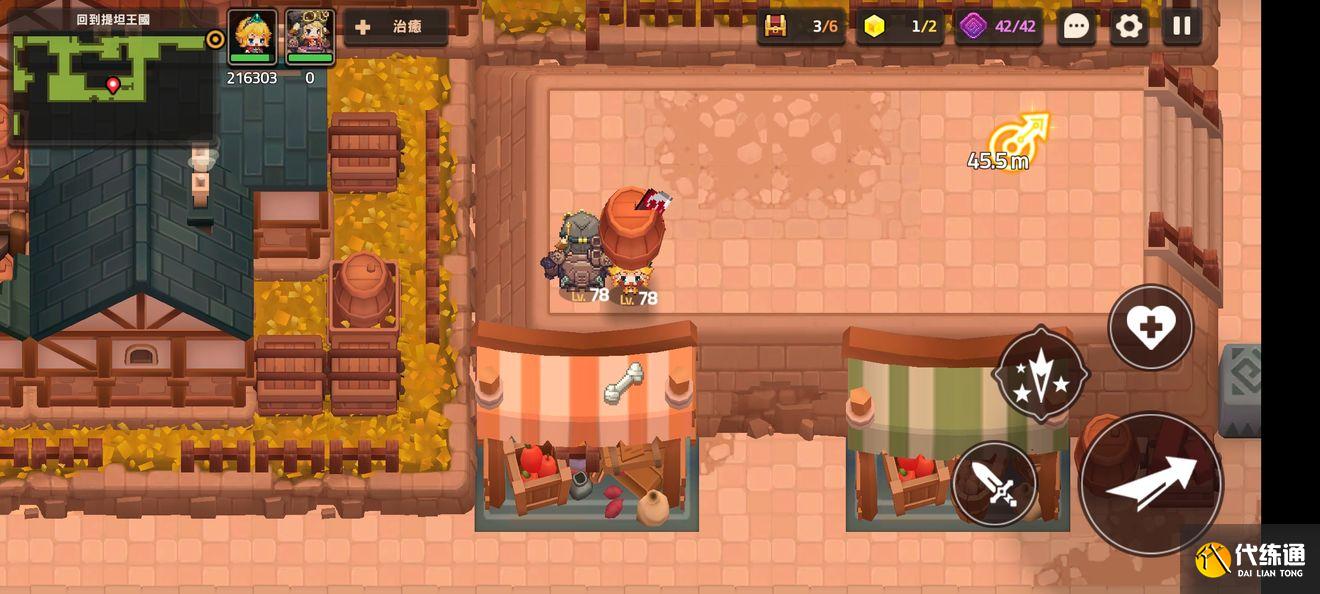Screen dimensions: 1320x594
Task: Open the dungeon minimap
Action: click(x=110, y=80)
